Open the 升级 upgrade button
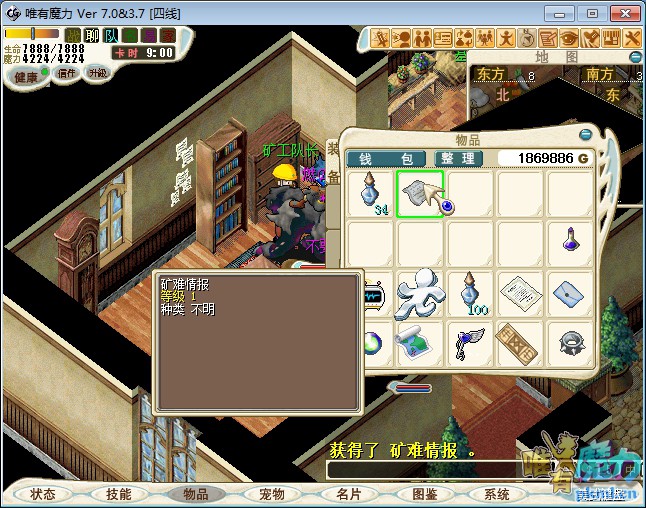Viewport: 646px width, 508px height. tap(98, 73)
